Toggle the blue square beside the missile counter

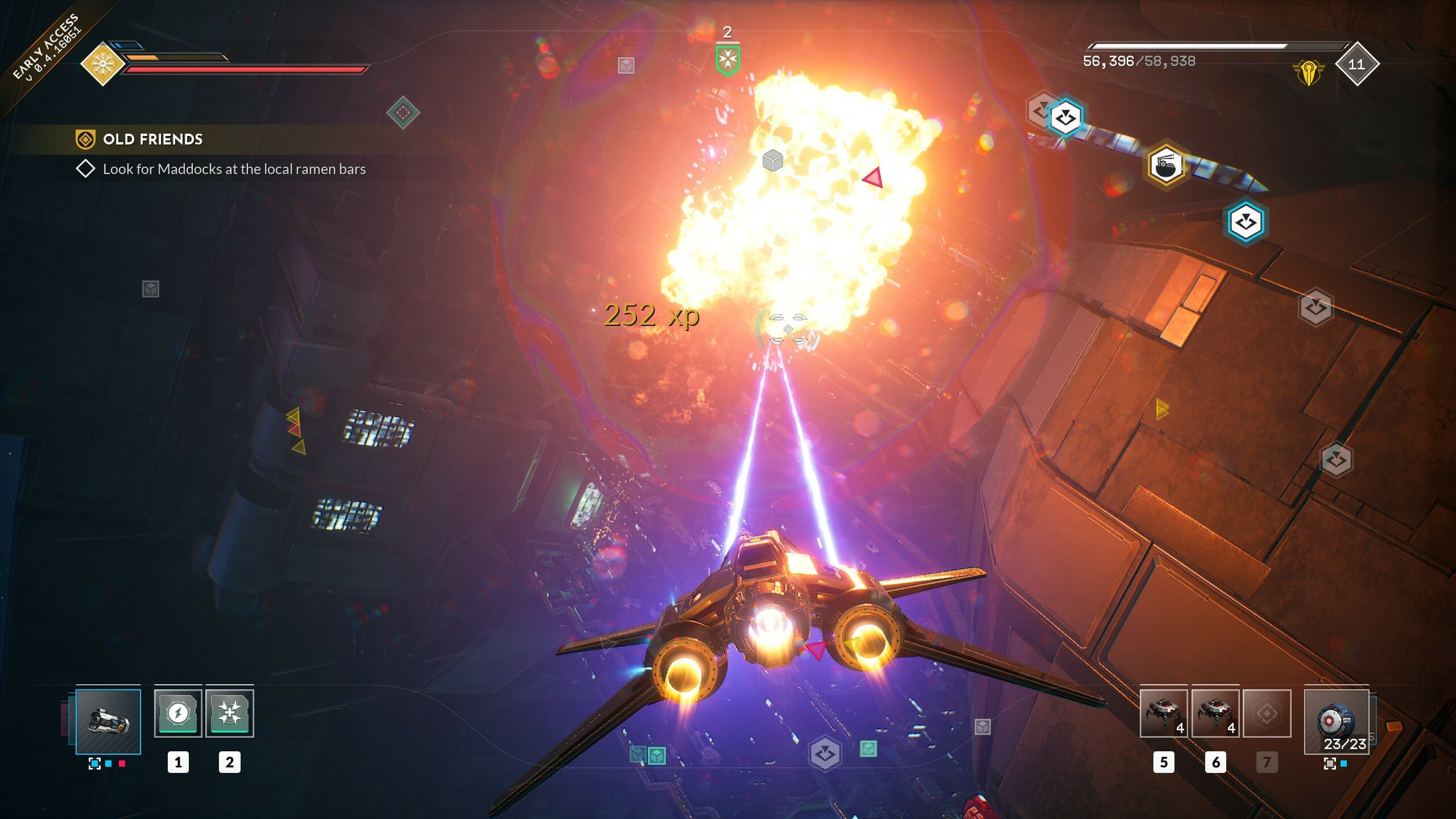(x=1343, y=764)
